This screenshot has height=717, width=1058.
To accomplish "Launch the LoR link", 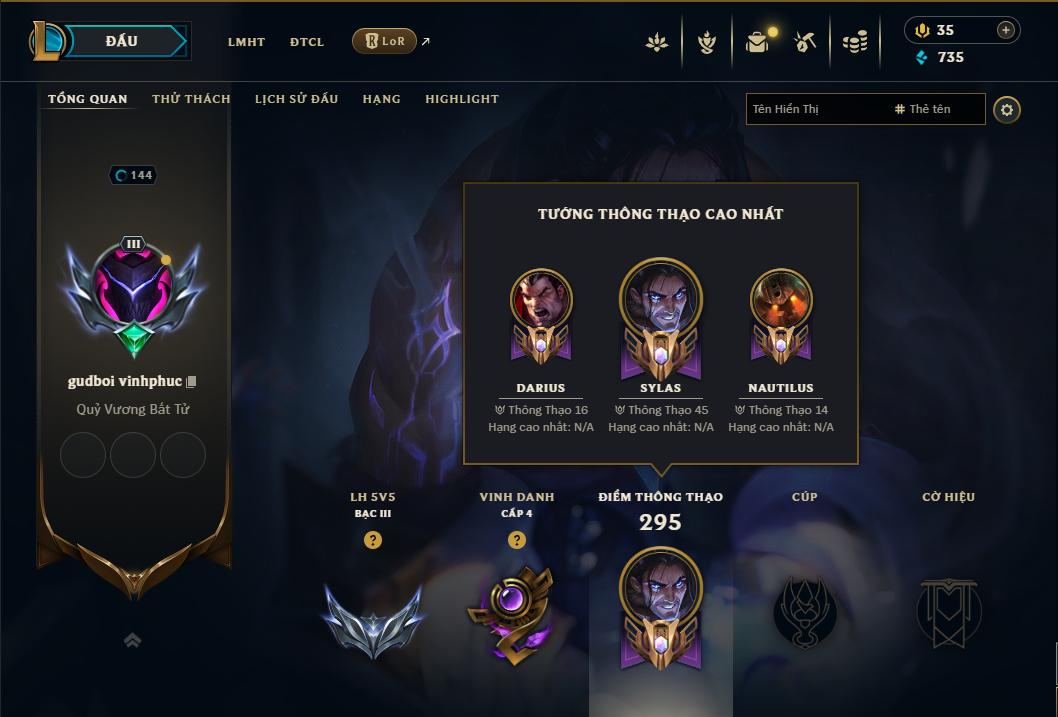I will 385,41.
